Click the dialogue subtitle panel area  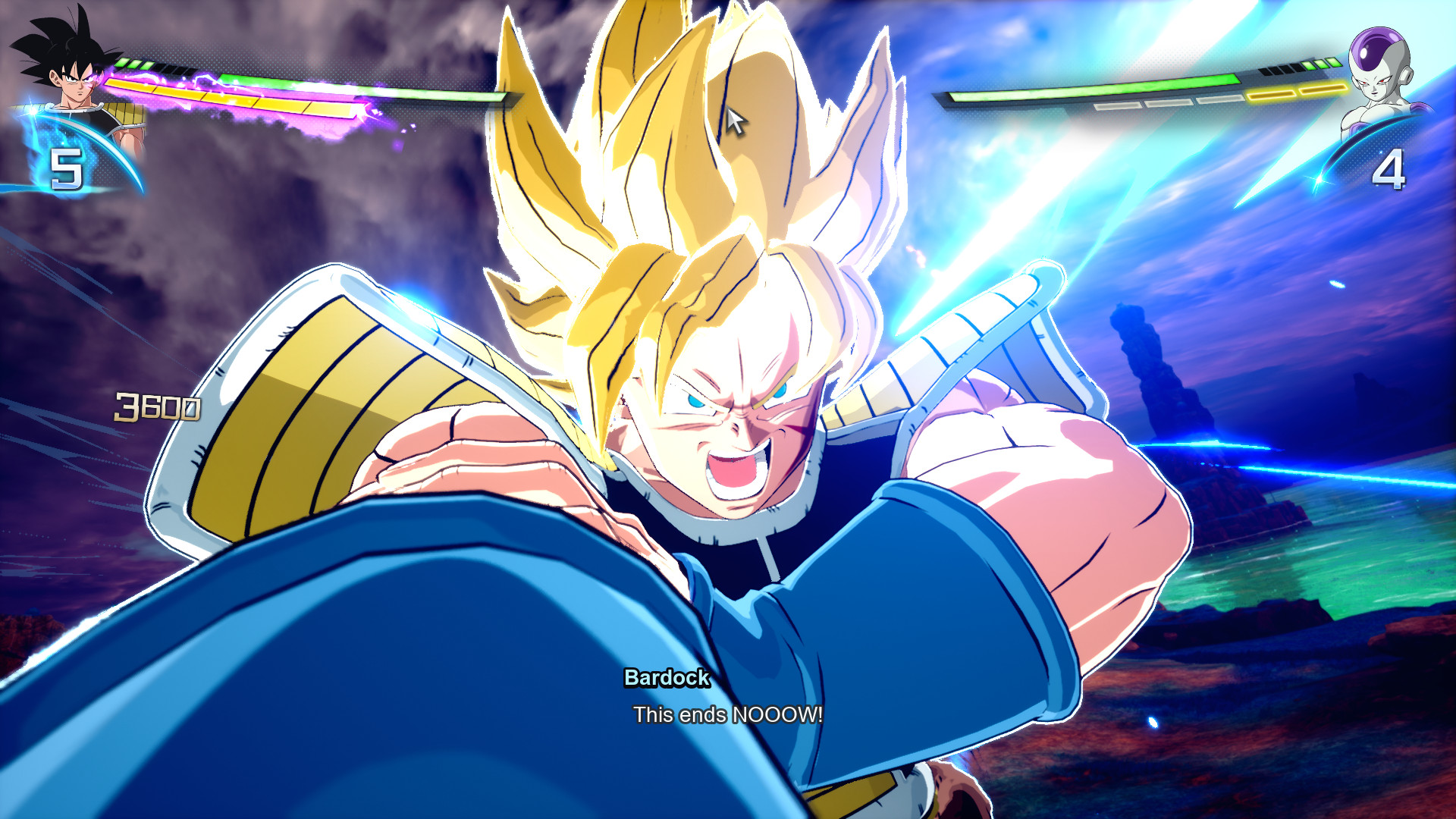728,698
